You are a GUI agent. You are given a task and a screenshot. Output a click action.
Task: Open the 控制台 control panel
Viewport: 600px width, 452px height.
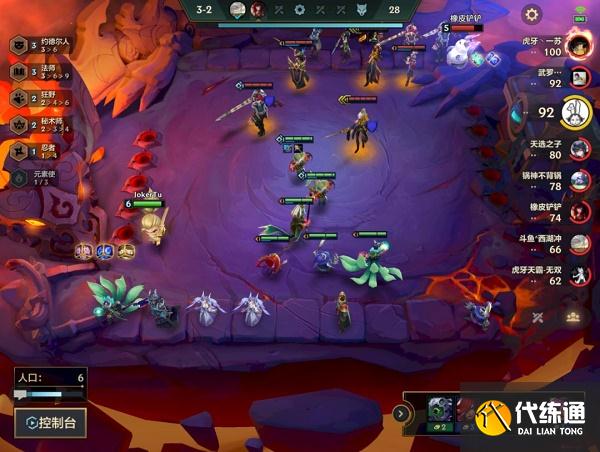coord(50,422)
